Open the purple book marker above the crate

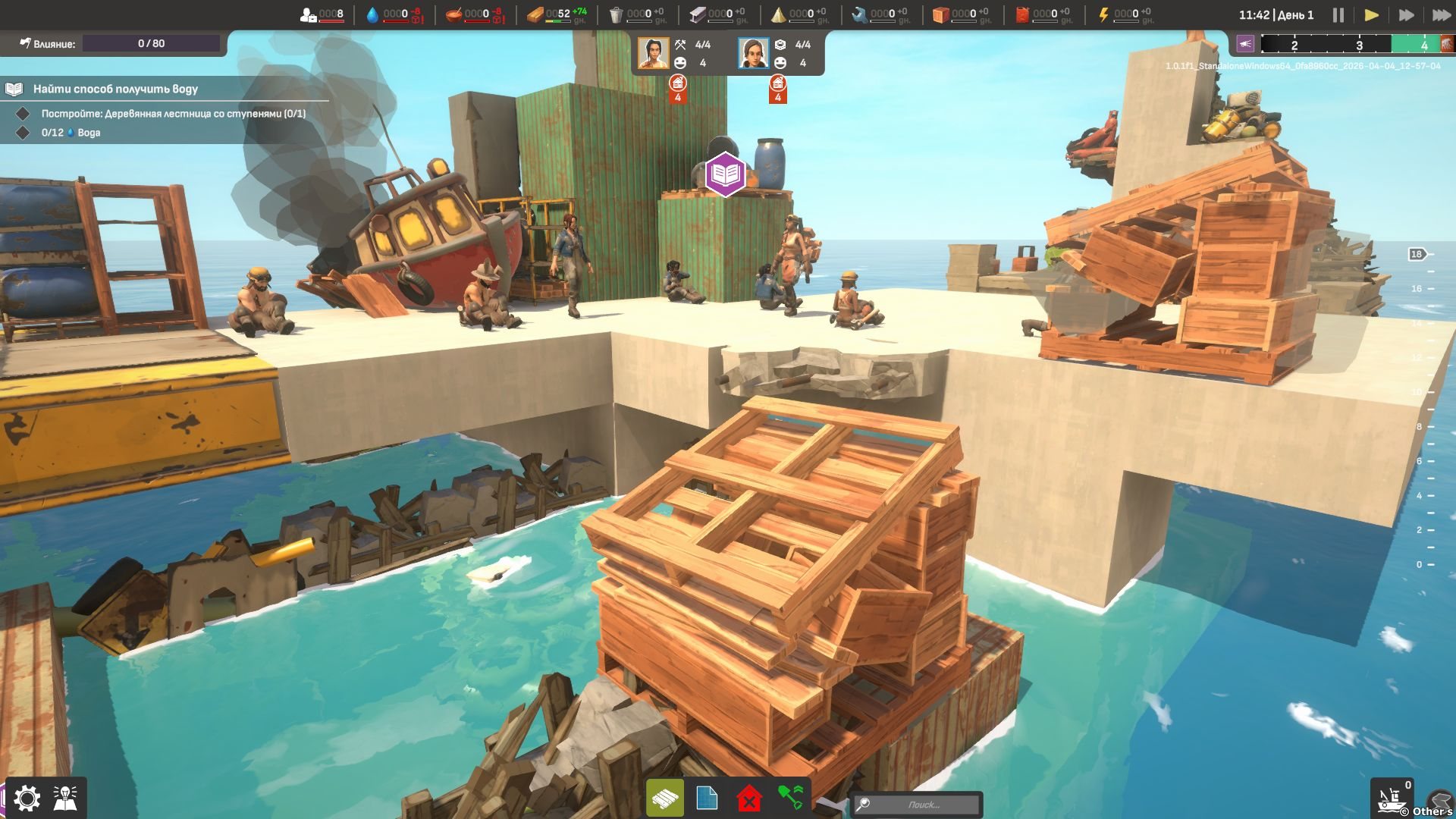[x=725, y=174]
